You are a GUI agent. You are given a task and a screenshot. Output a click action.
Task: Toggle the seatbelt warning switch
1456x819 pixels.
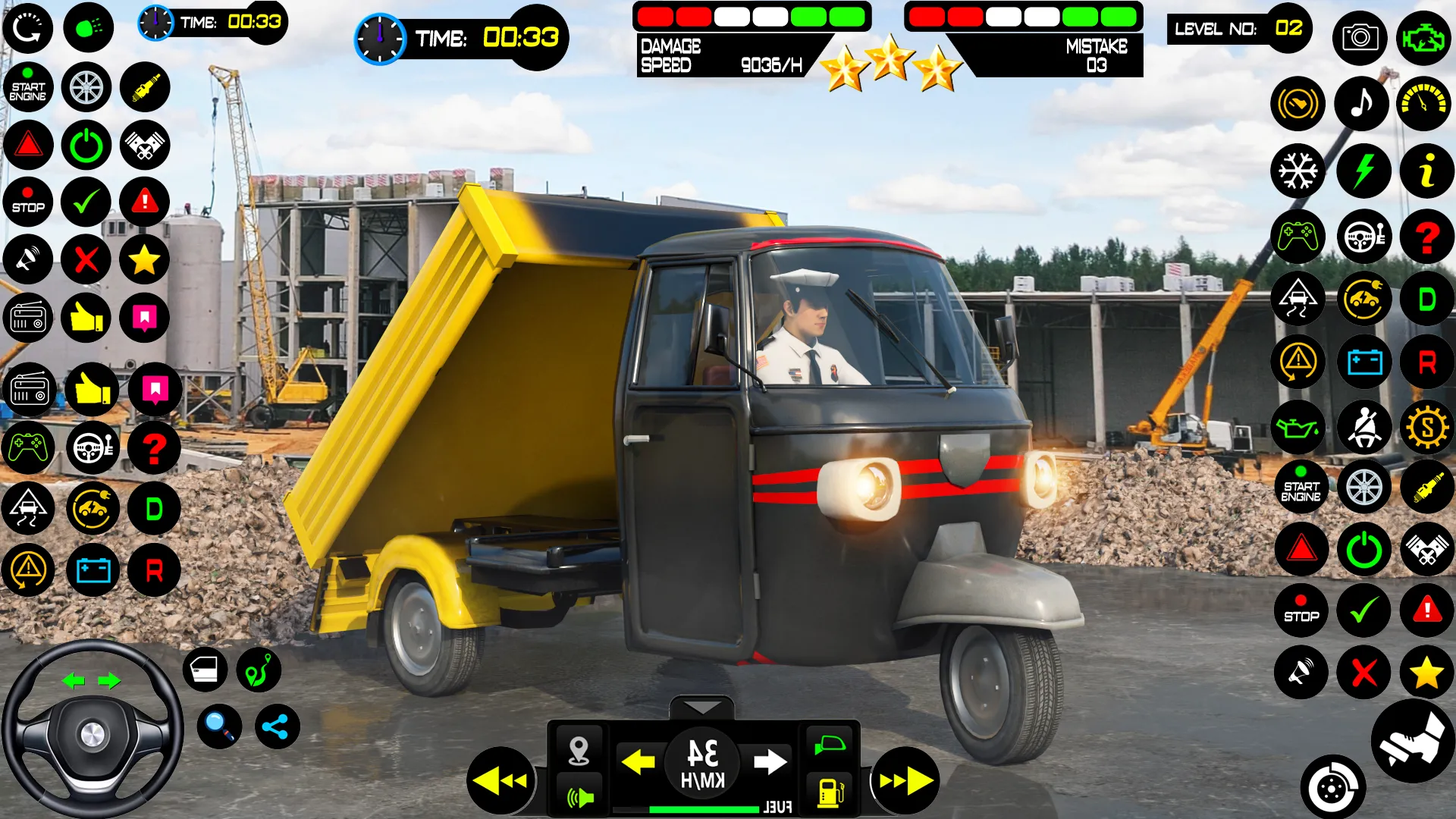tap(1363, 427)
